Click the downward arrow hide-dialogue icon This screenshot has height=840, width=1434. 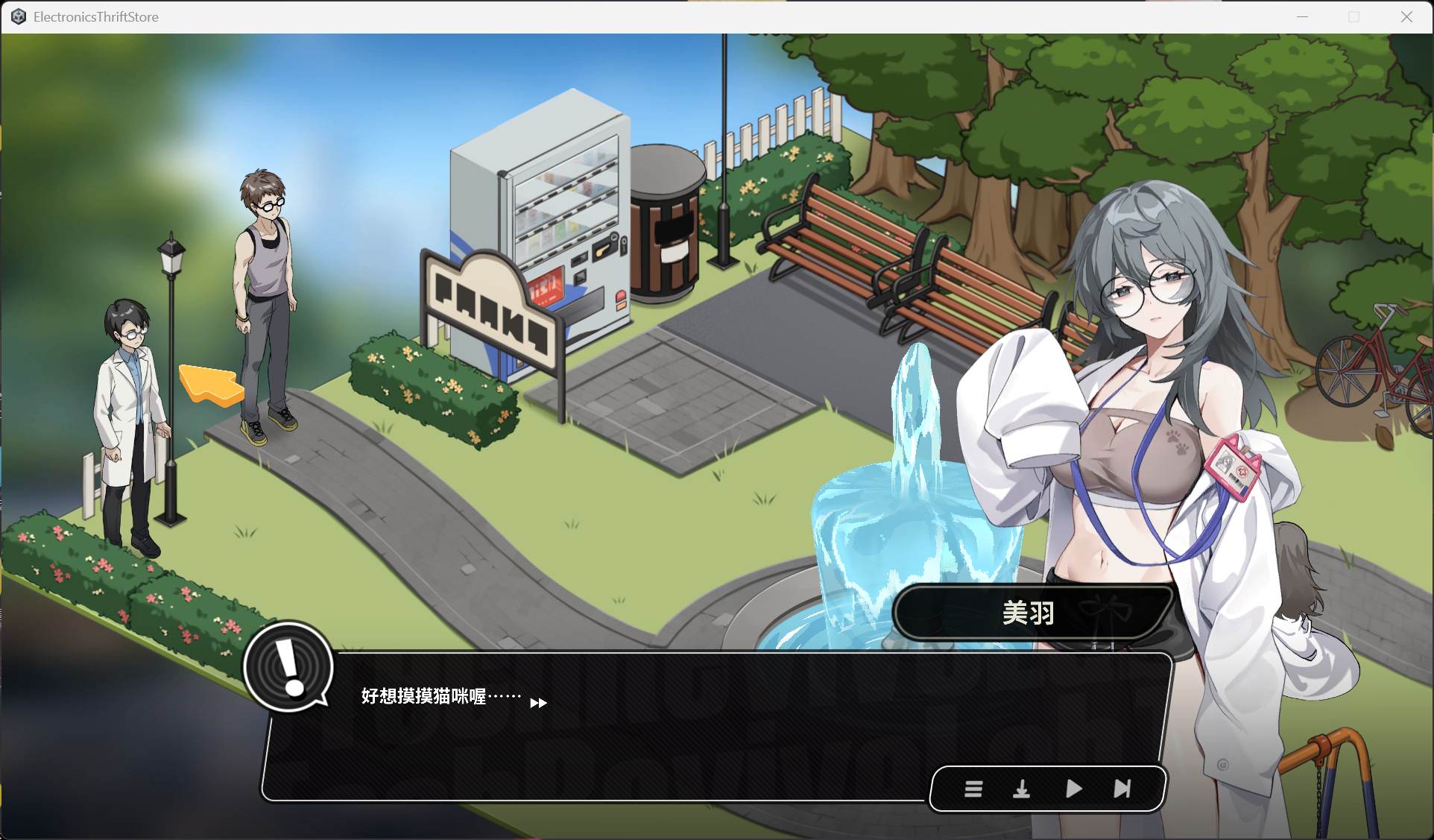[x=1021, y=789]
